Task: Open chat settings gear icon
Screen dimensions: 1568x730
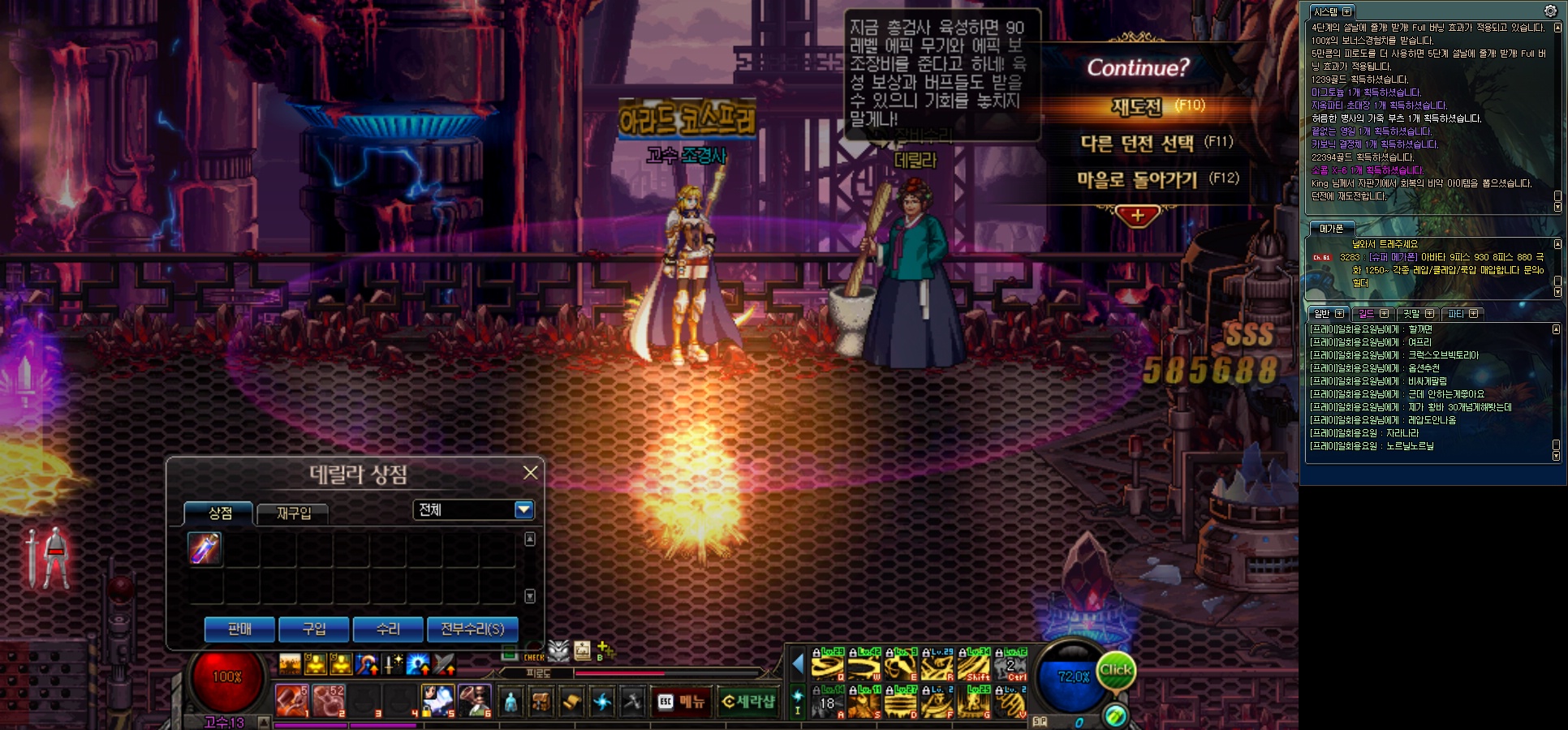Action: (1550, 11)
